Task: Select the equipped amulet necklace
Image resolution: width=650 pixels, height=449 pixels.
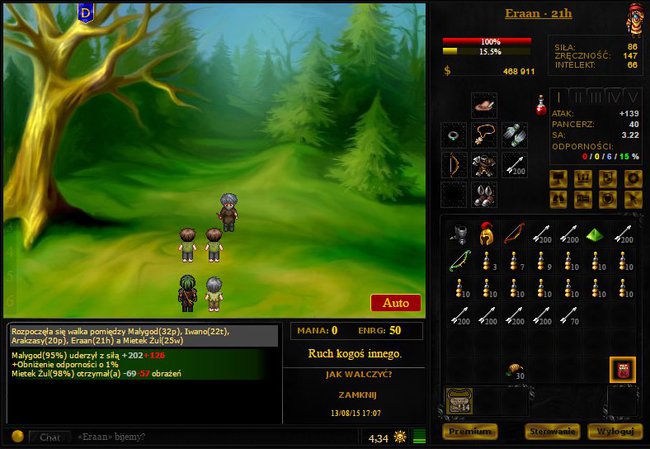Action: point(485,135)
